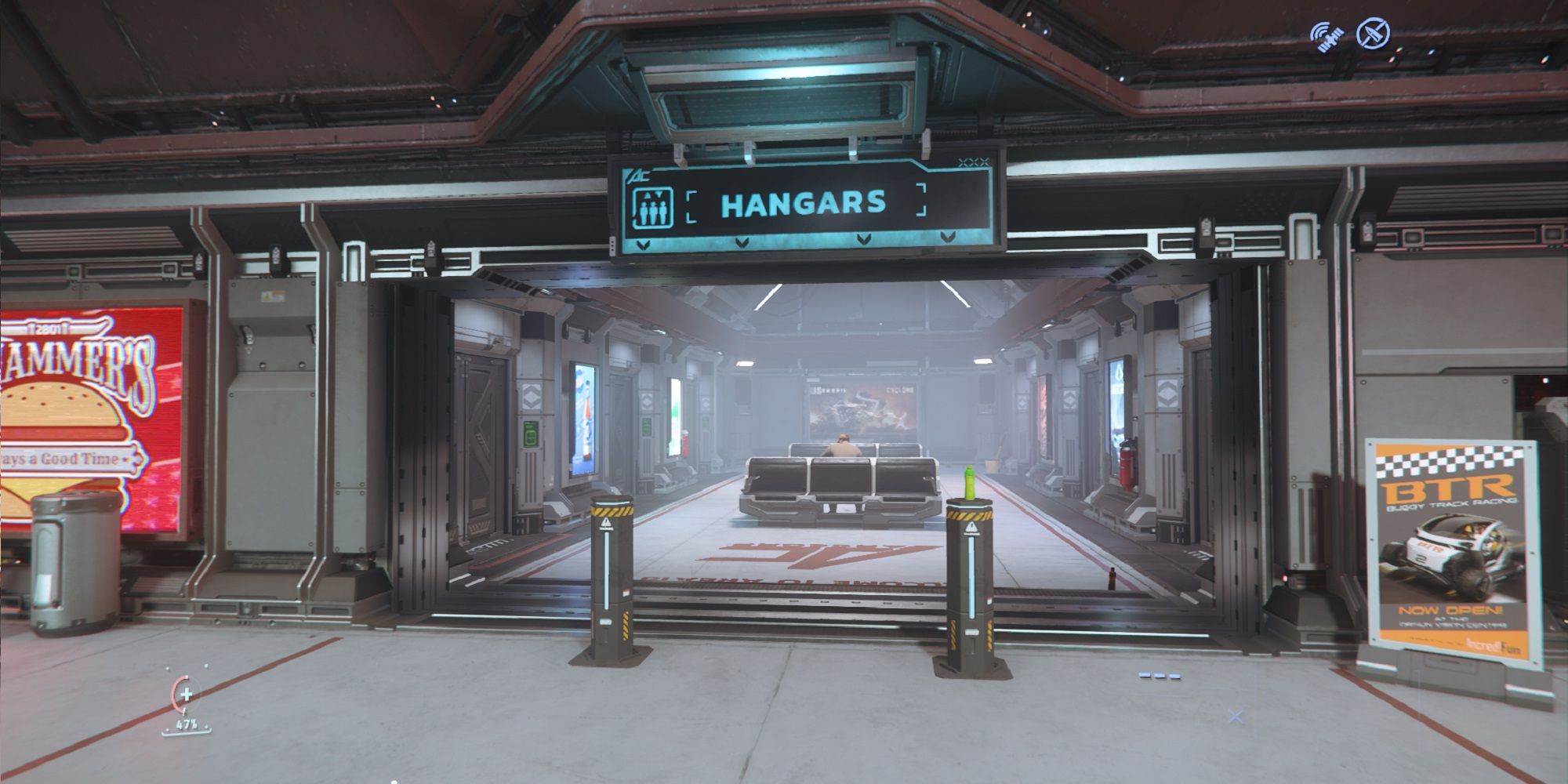The image size is (1568, 784).
Task: Click the AC logo on the HANGARS signboard
Action: (641, 176)
